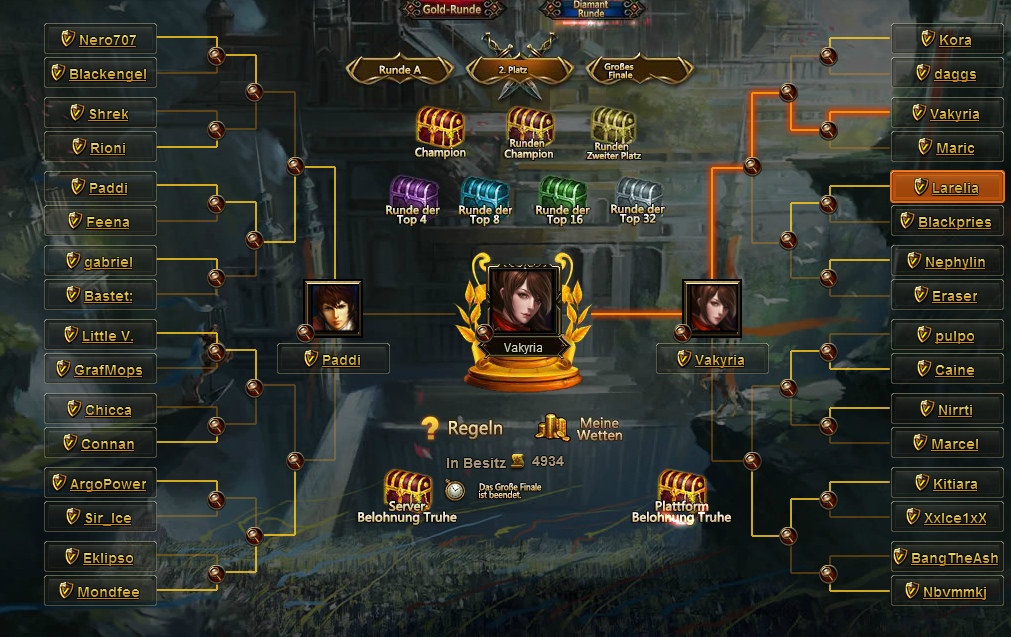
Task: Open the Server Belohnung Truhe chest
Action: pyautogui.click(x=407, y=492)
